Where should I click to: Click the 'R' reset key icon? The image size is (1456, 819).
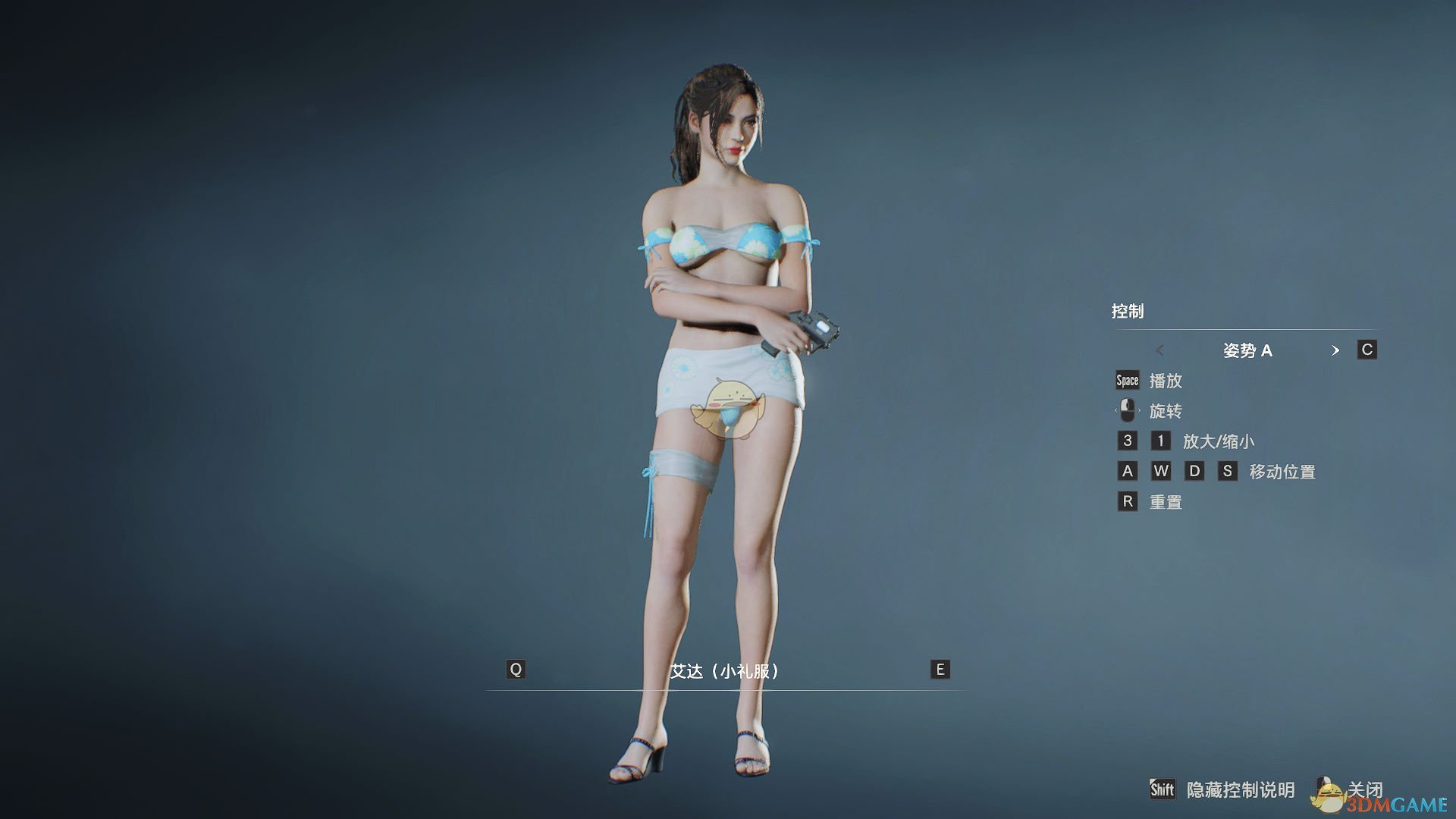1127,501
